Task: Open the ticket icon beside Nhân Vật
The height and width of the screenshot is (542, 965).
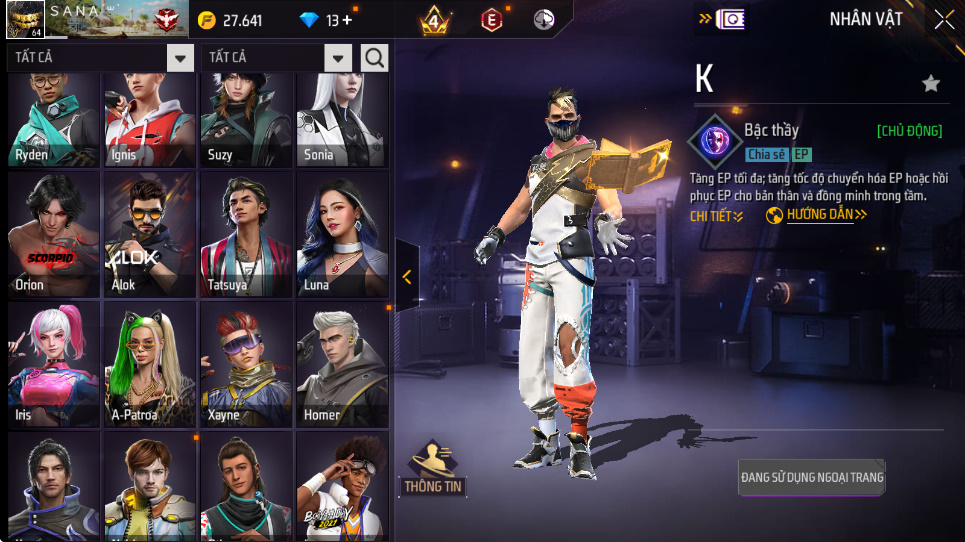Action: (730, 19)
